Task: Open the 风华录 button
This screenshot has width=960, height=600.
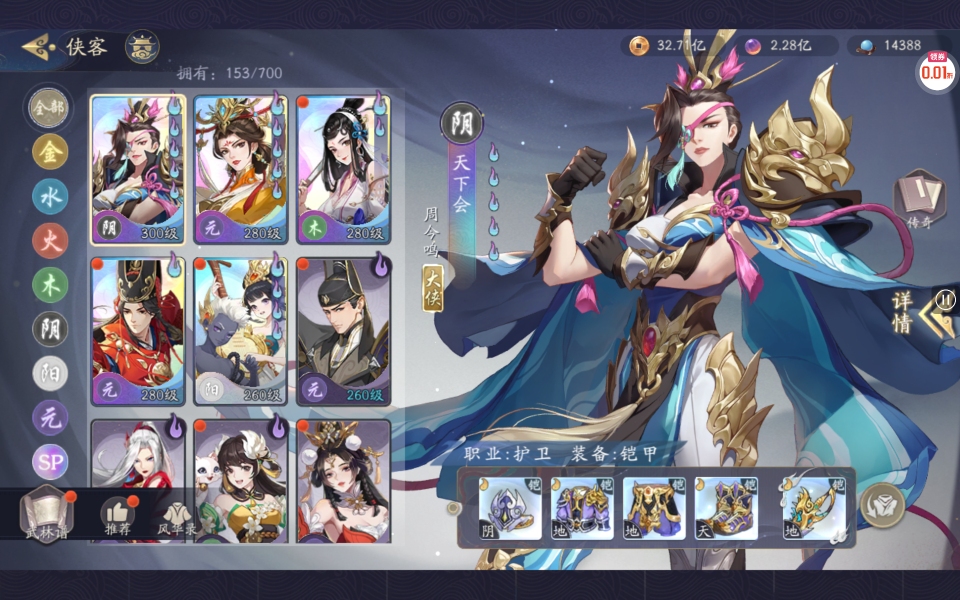Action: pyautogui.click(x=176, y=516)
